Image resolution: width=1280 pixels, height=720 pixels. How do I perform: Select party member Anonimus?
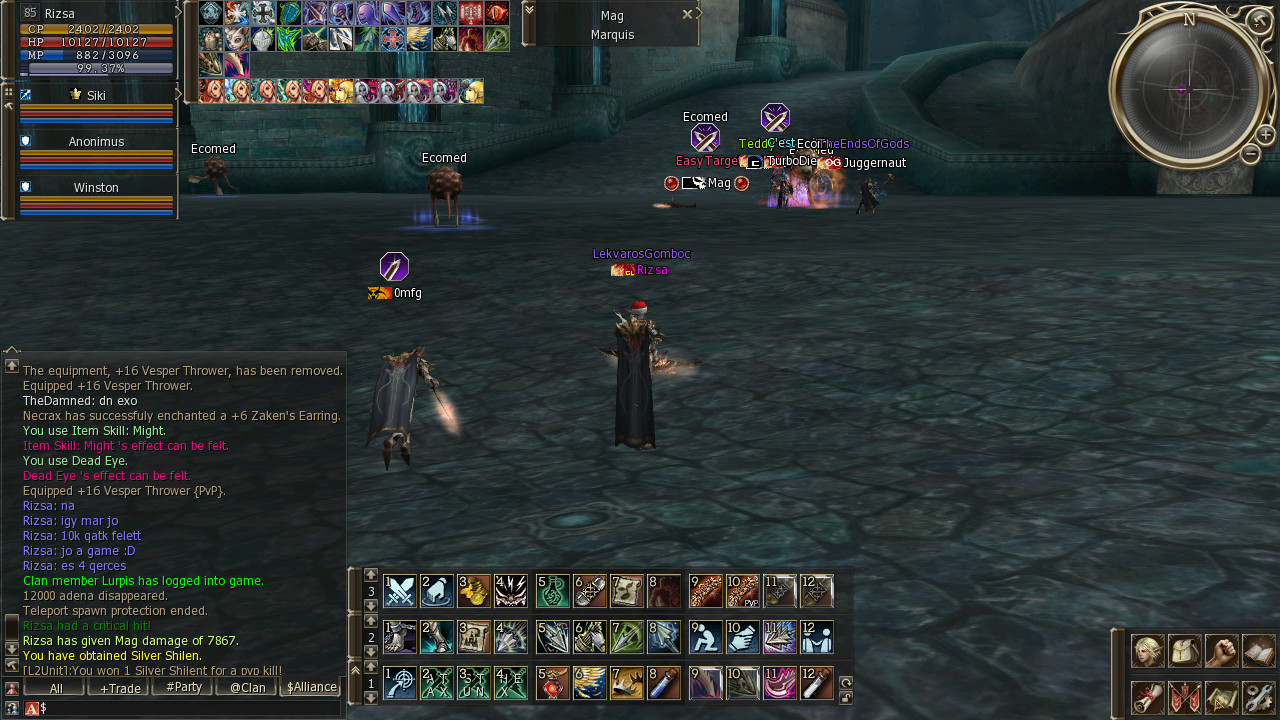96,142
